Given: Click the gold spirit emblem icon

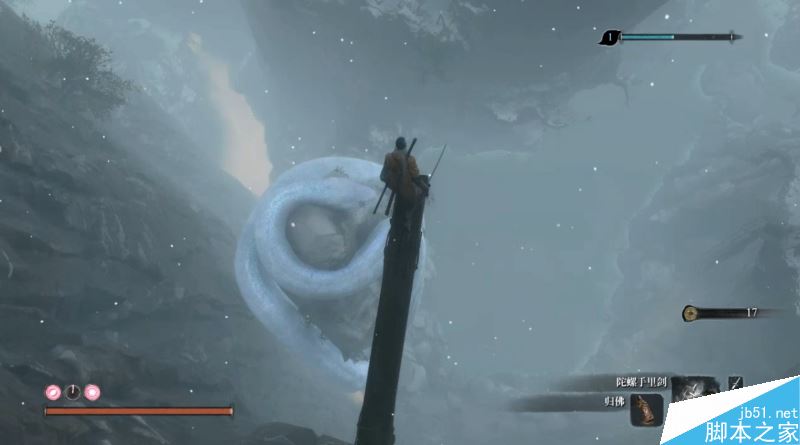Looking at the screenshot, I should pos(690,313).
